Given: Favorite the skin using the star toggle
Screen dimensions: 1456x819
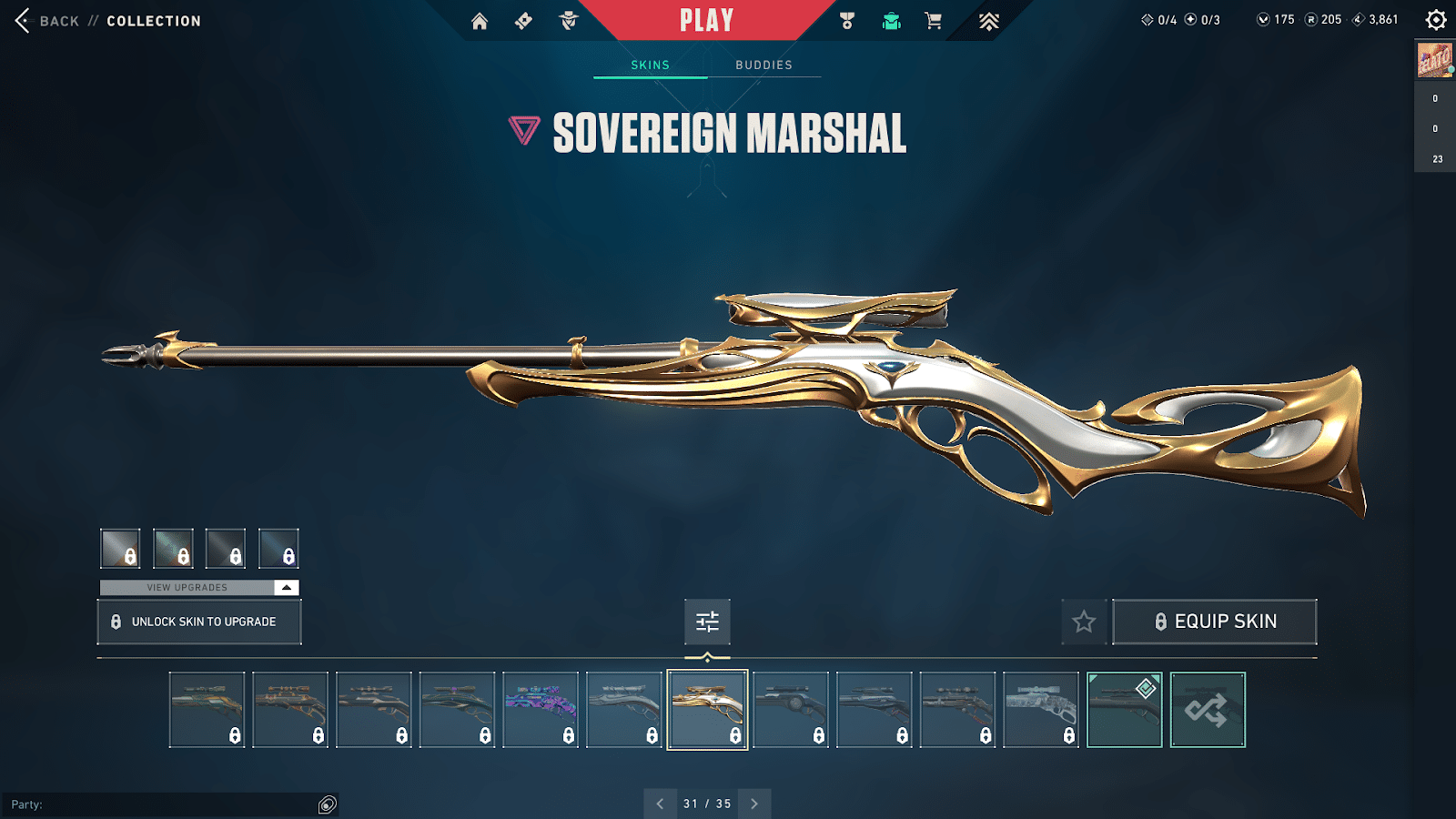Looking at the screenshot, I should tap(1084, 622).
